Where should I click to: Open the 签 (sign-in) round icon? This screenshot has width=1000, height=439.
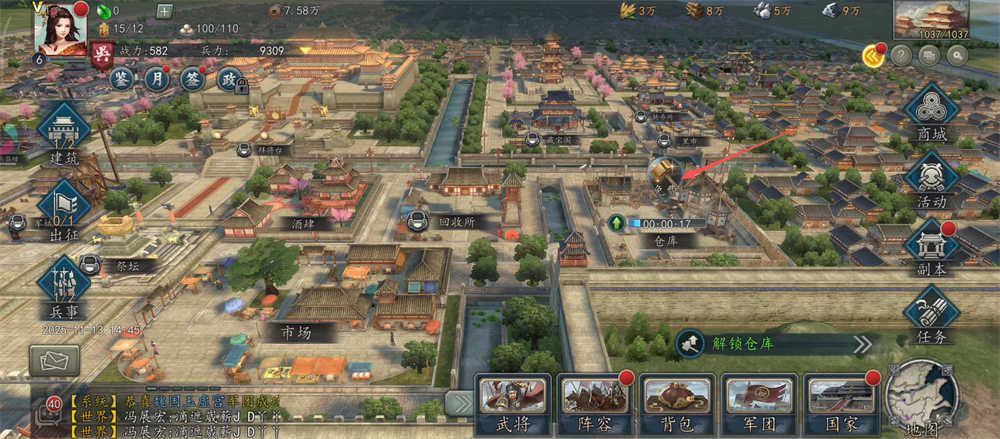click(x=193, y=78)
